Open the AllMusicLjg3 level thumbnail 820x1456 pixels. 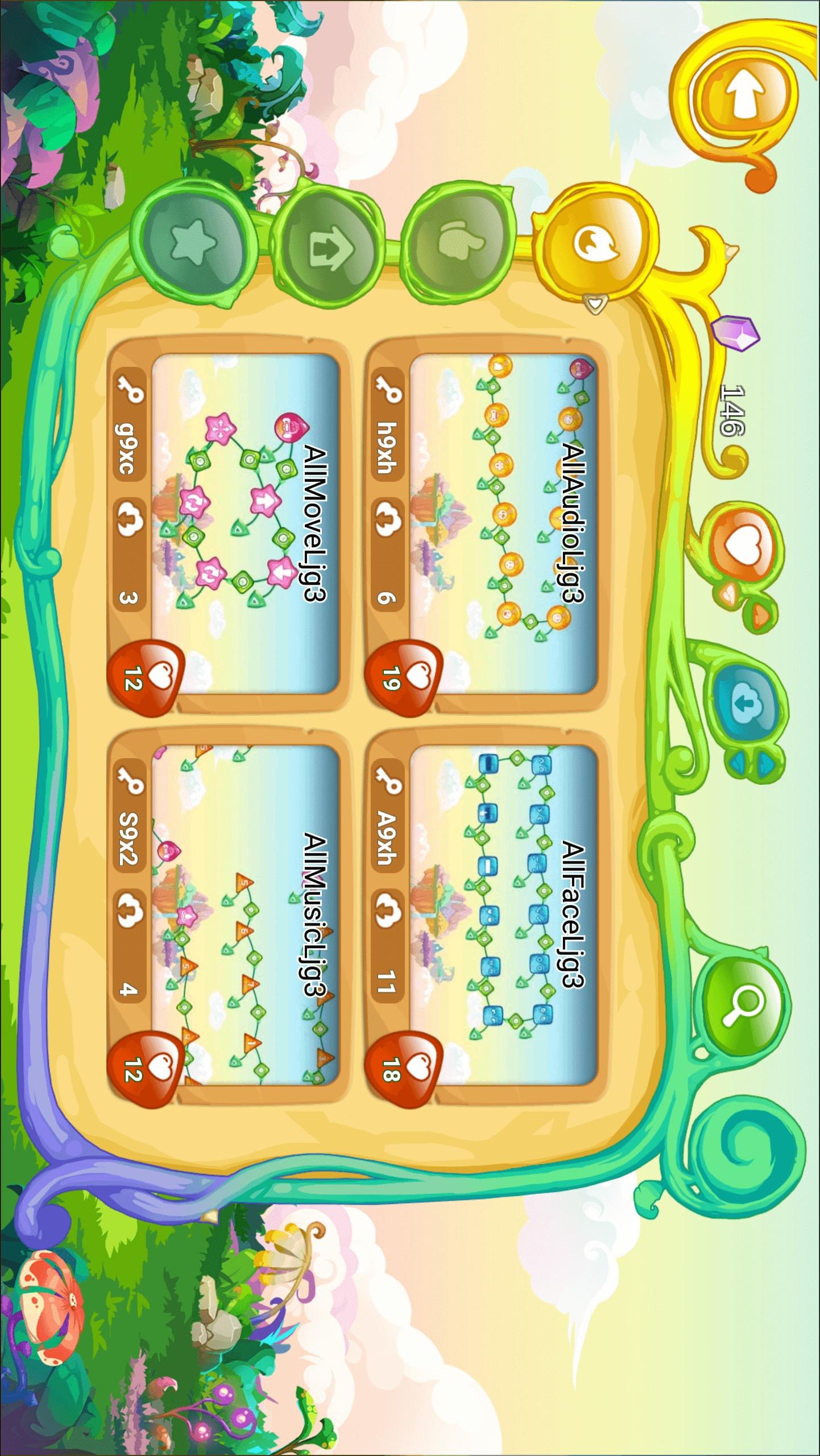[x=246, y=916]
